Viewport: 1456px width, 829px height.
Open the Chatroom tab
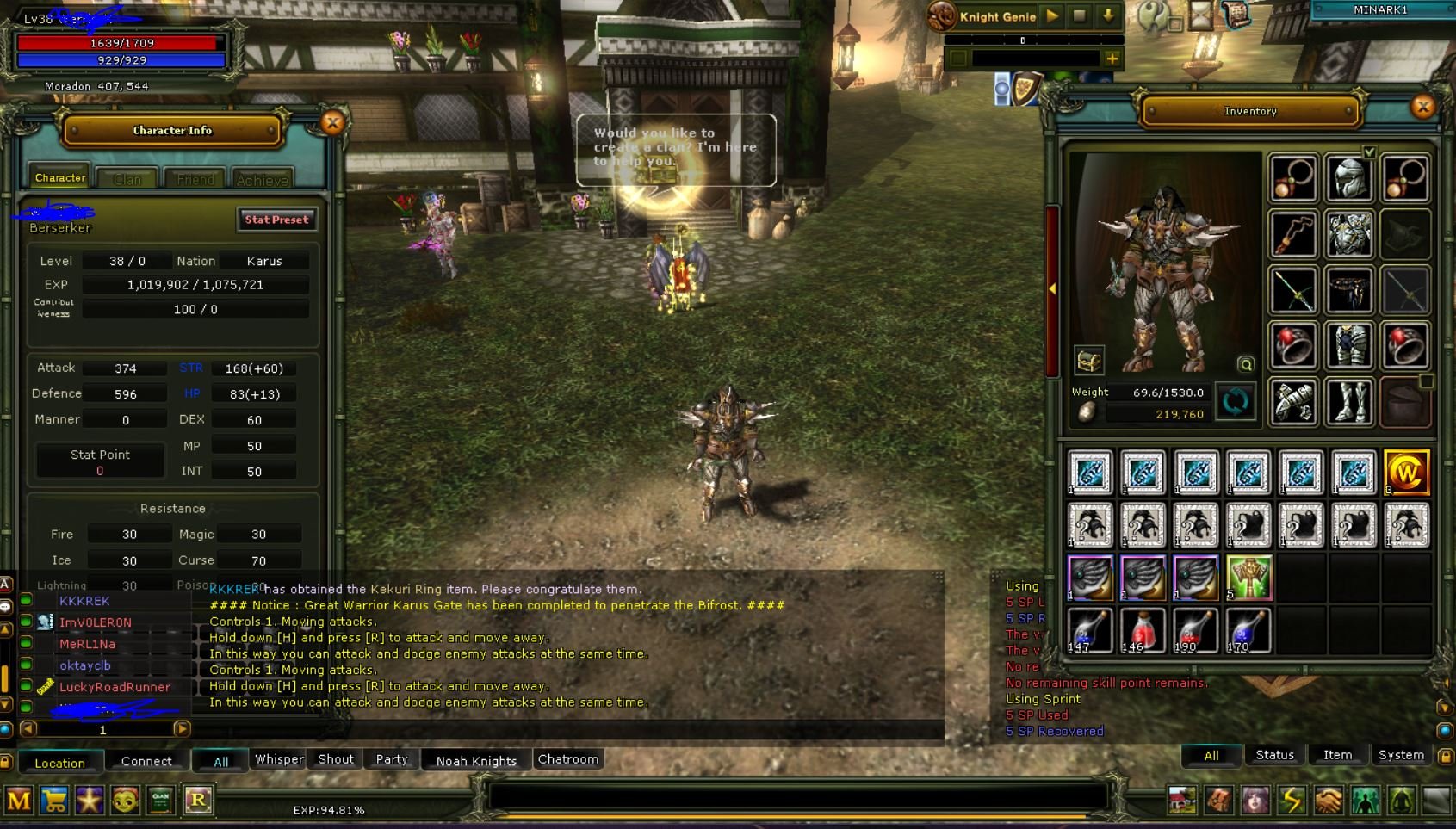tap(567, 759)
